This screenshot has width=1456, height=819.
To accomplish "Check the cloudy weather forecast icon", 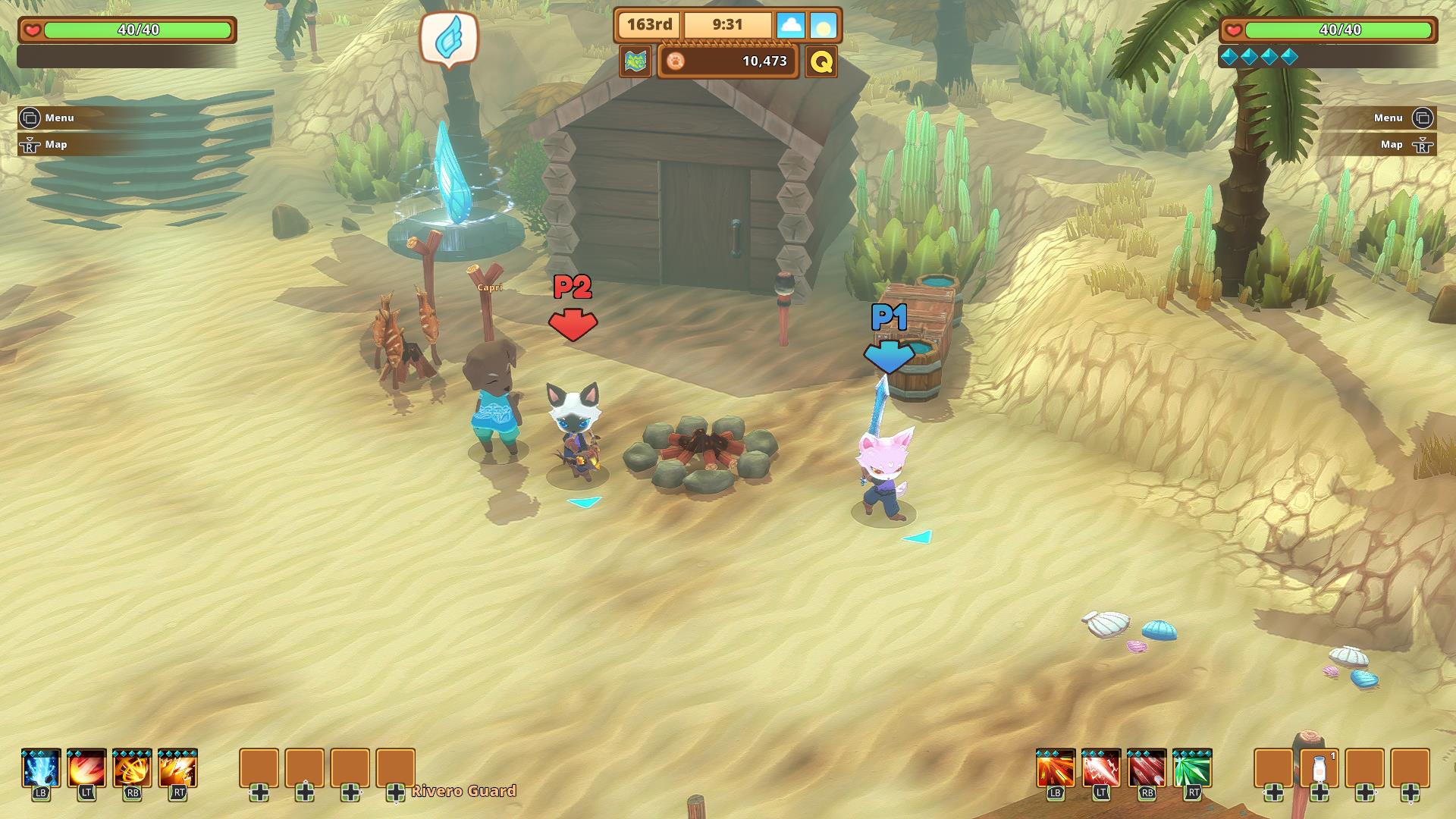I will pyautogui.click(x=791, y=25).
